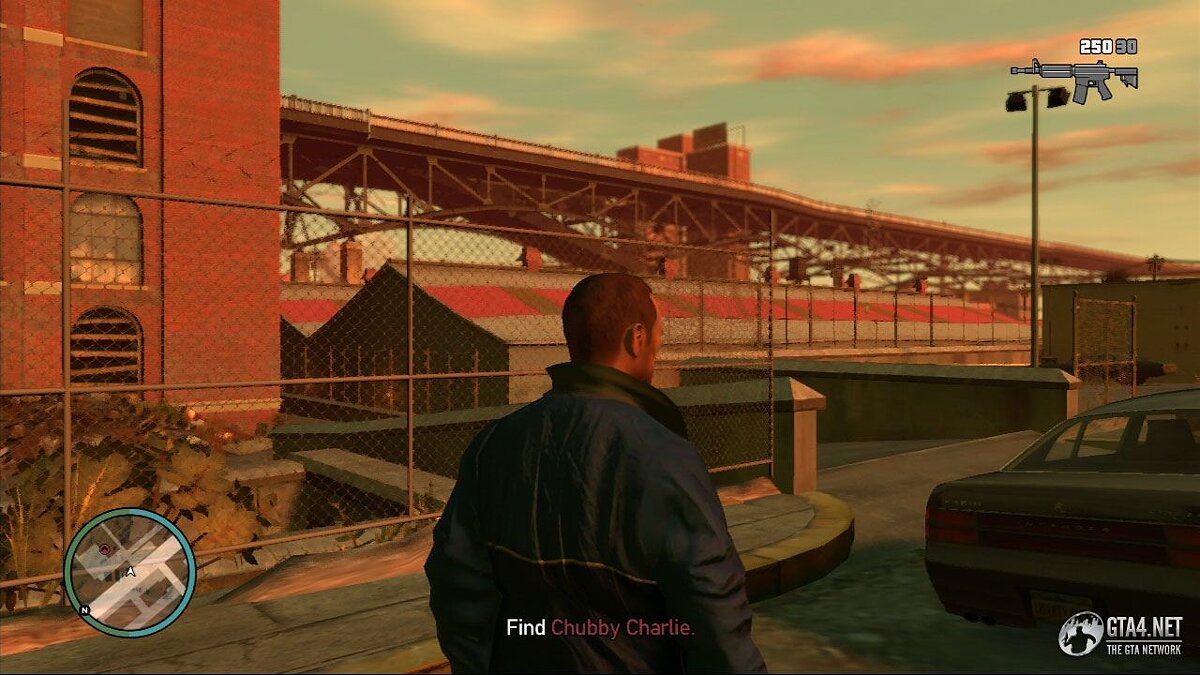This screenshot has height=675, width=1200.
Task: Open the circular minimap
Action: 130,572
